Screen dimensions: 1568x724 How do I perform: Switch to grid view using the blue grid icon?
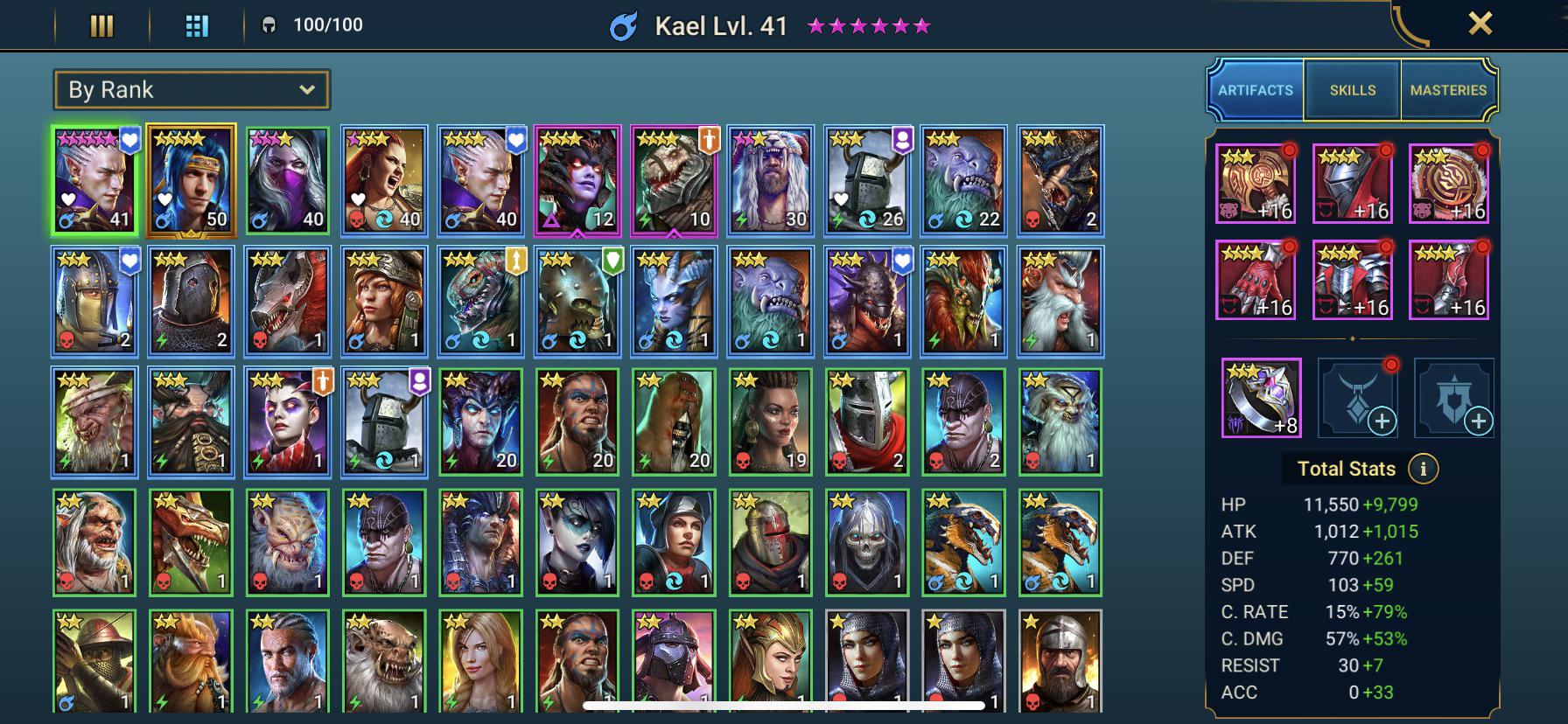pyautogui.click(x=197, y=26)
